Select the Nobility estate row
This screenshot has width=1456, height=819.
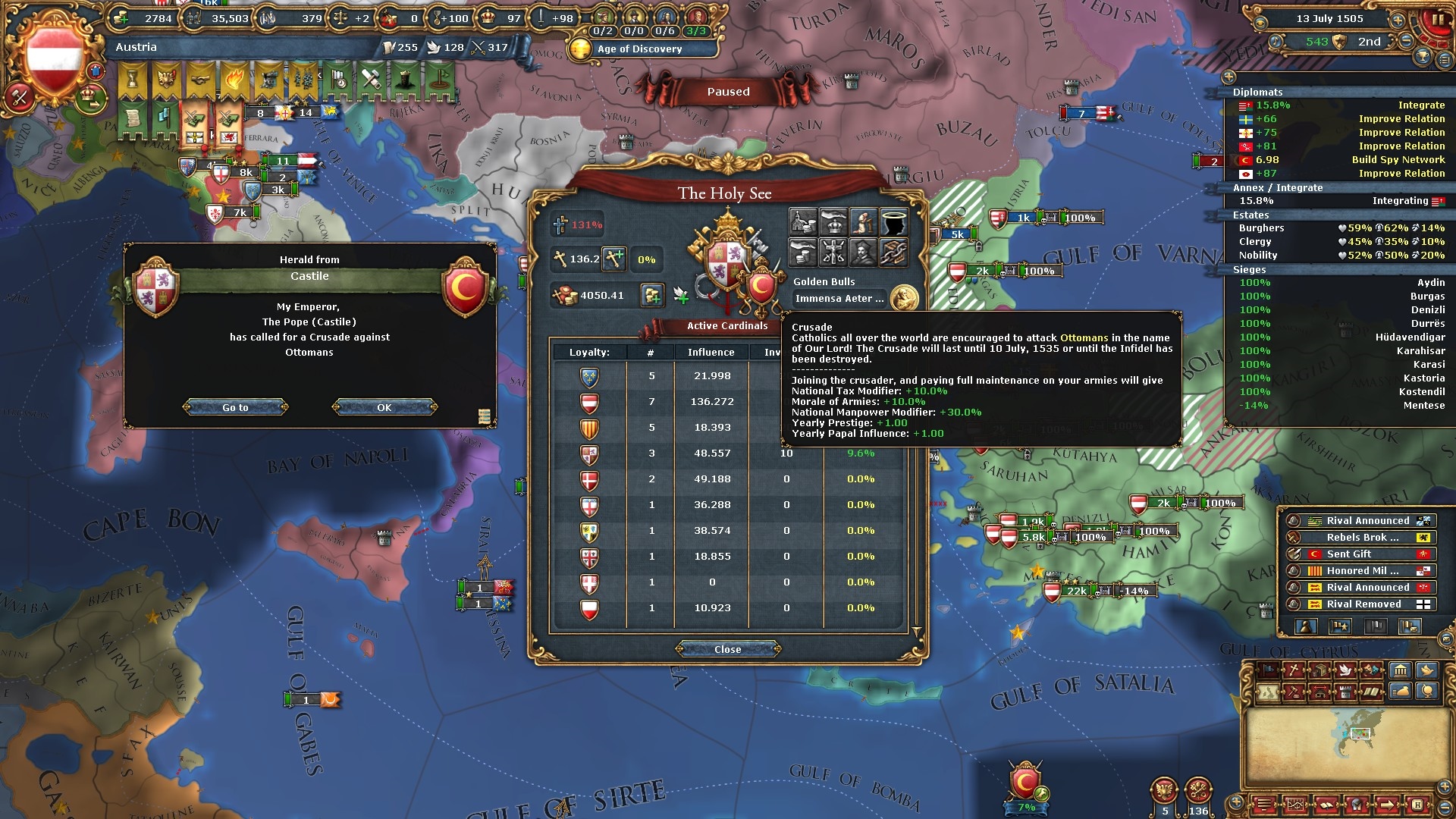1339,256
